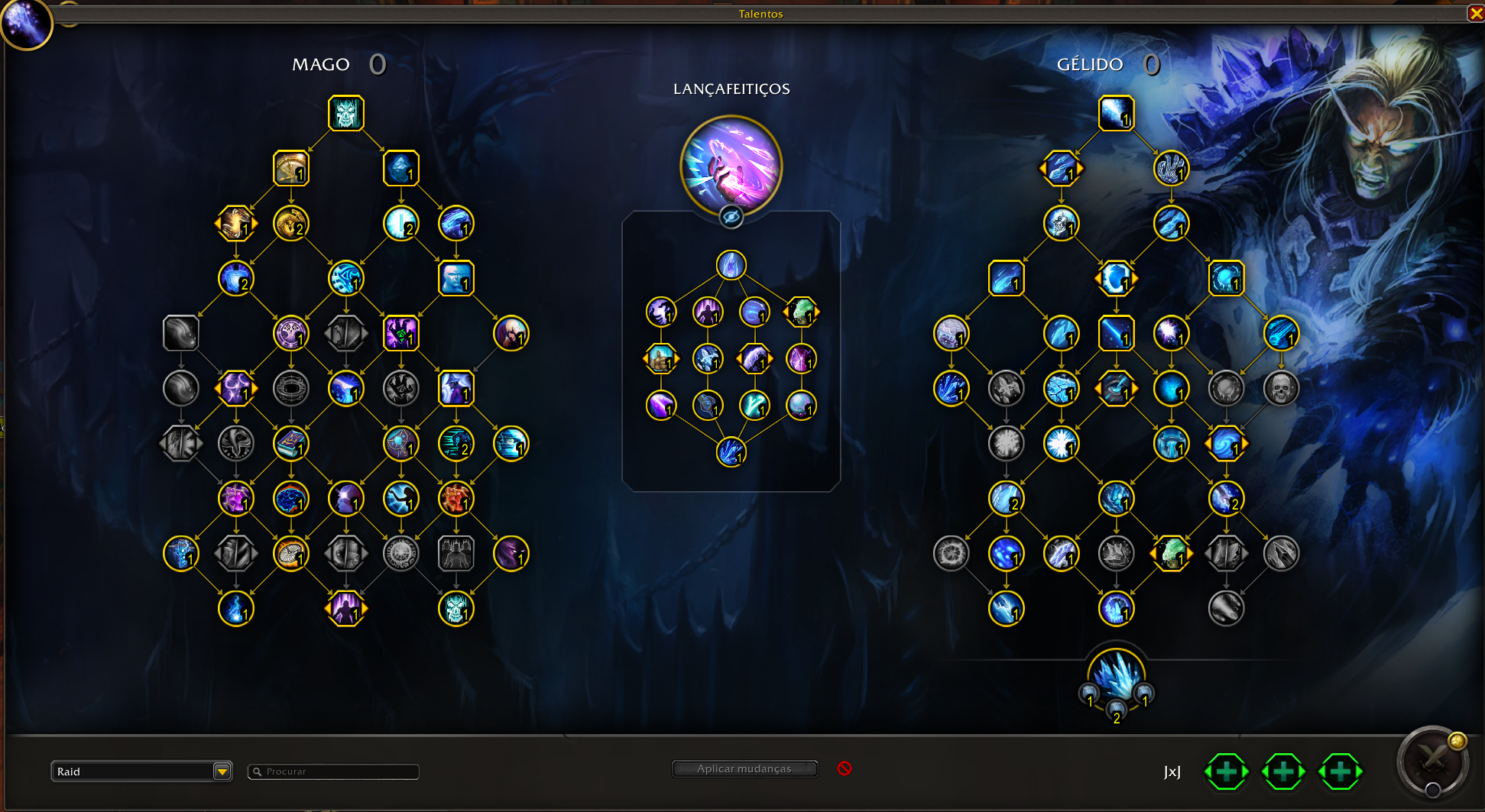The height and width of the screenshot is (812, 1485).
Task: Choose the spellbook talent in the Mago tree
Action: [x=291, y=444]
